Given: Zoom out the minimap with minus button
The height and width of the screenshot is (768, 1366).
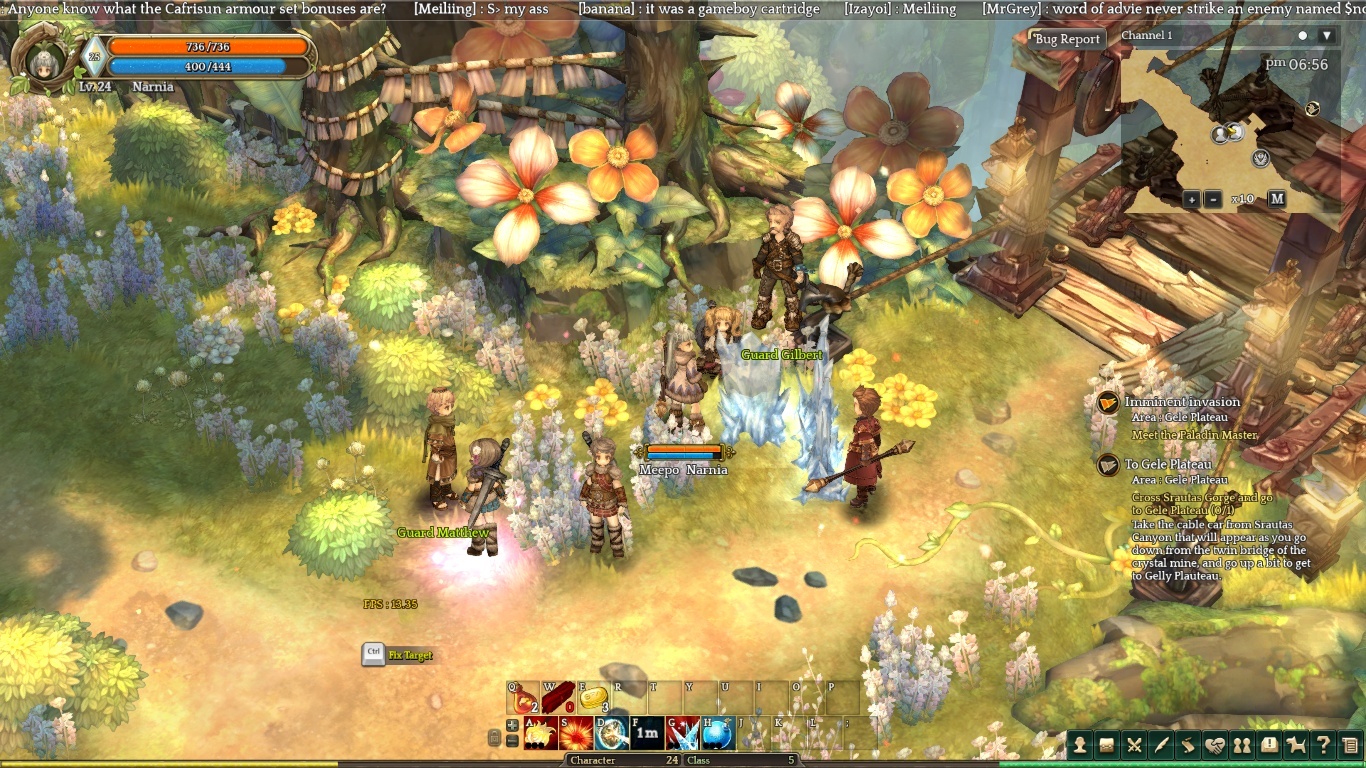Looking at the screenshot, I should click(x=1213, y=199).
